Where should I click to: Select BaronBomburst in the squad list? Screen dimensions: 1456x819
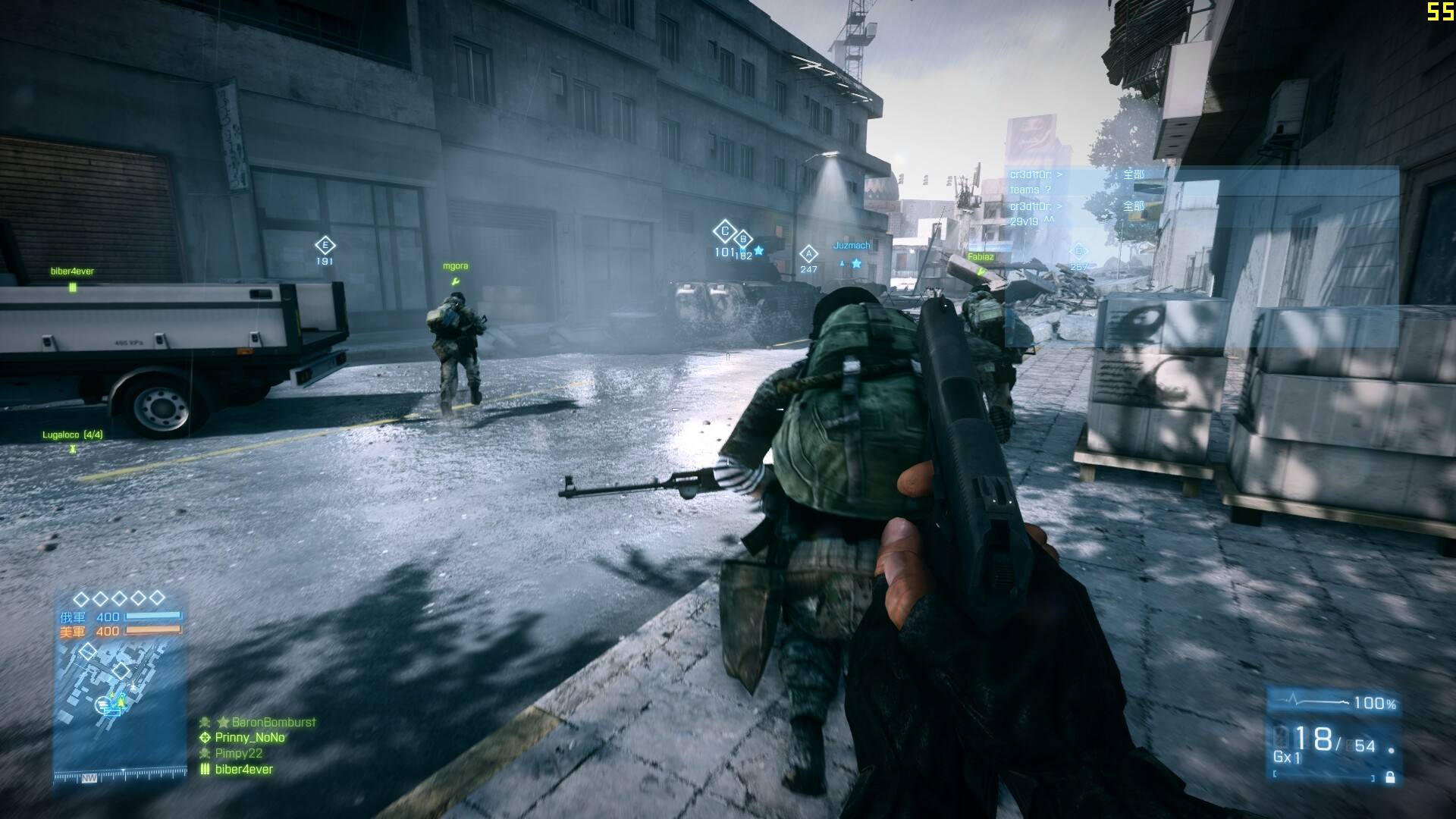(x=273, y=723)
